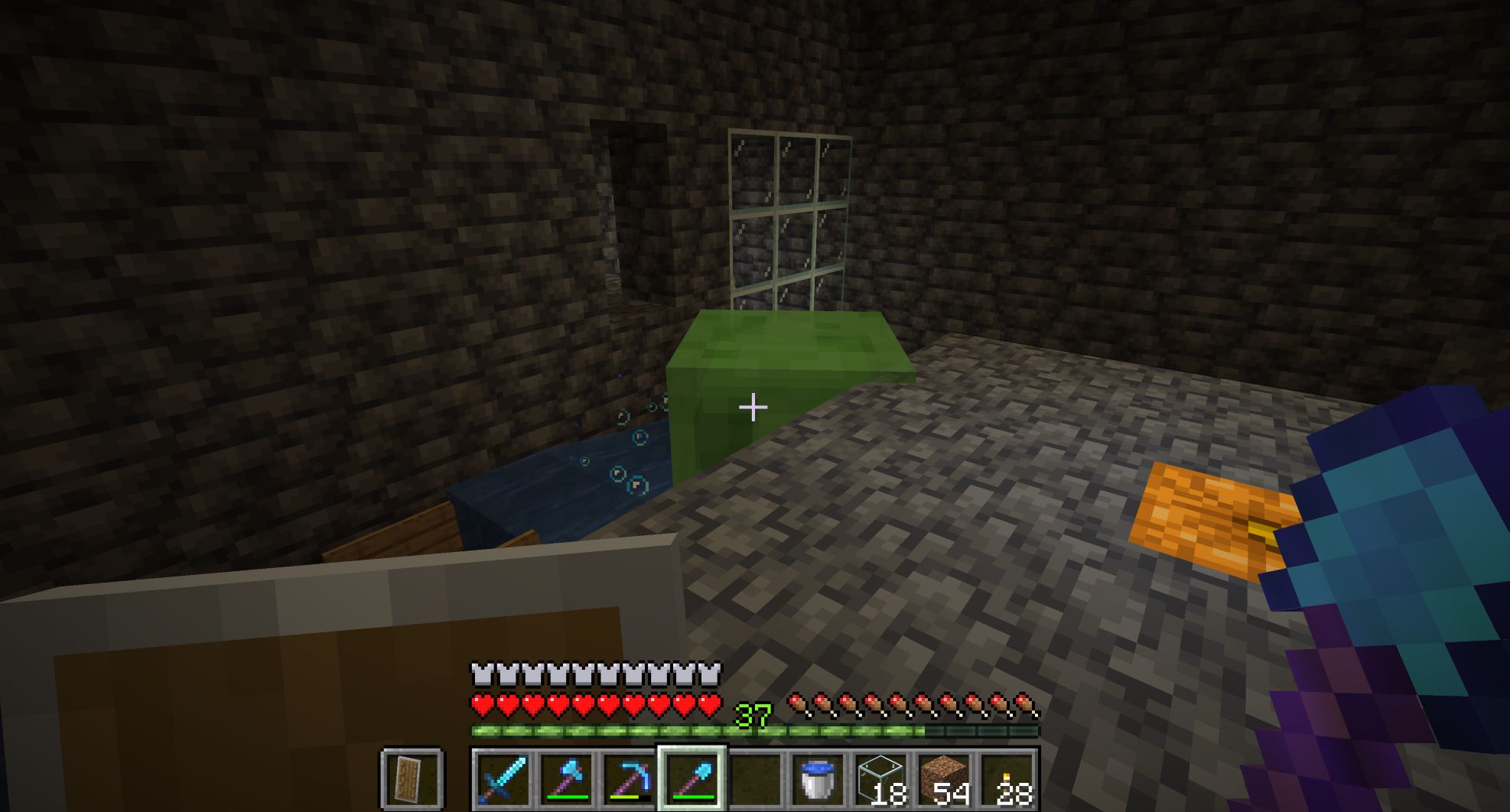1510x812 pixels.
Task: Choose the diamond axe in the hotbar
Action: (x=566, y=779)
